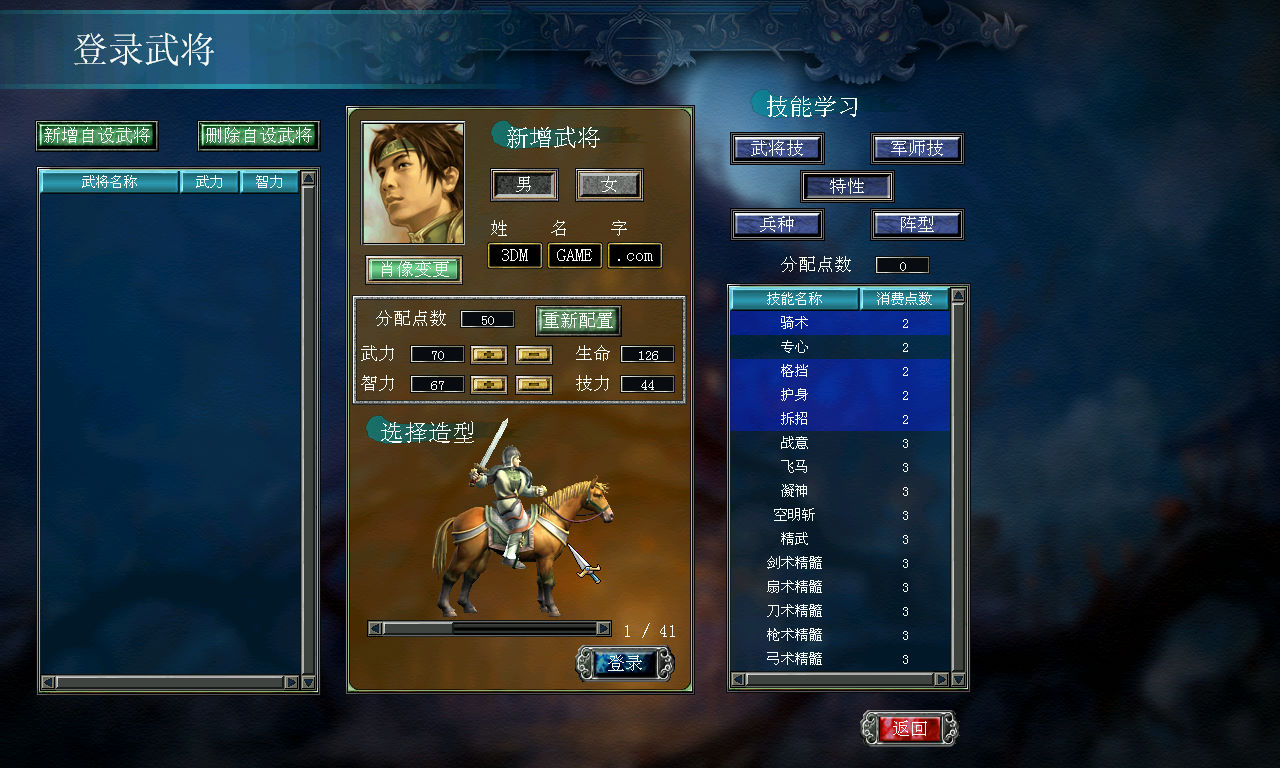
Task: Open the 特性 traits tab
Action: click(847, 186)
